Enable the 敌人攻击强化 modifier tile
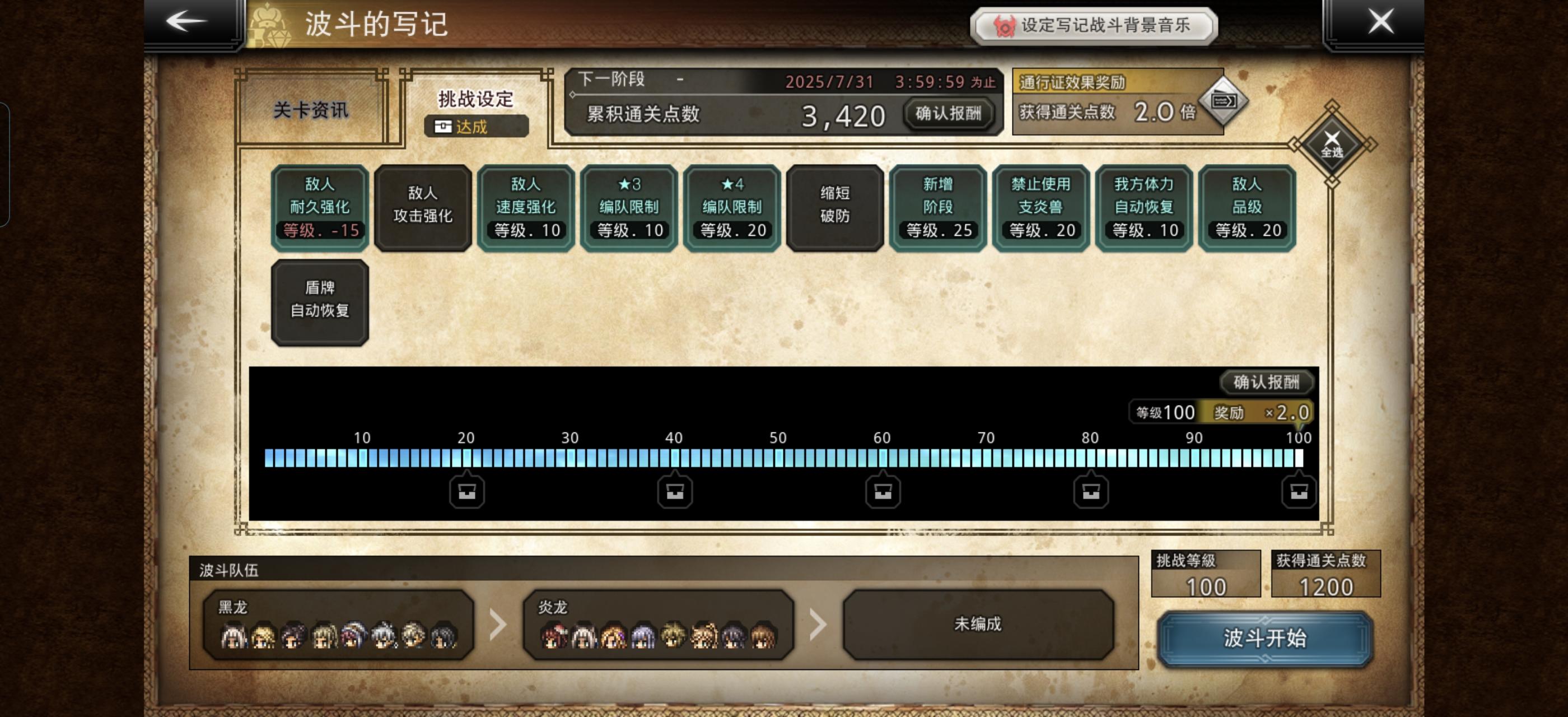Image resolution: width=1568 pixels, height=717 pixels. coord(422,207)
